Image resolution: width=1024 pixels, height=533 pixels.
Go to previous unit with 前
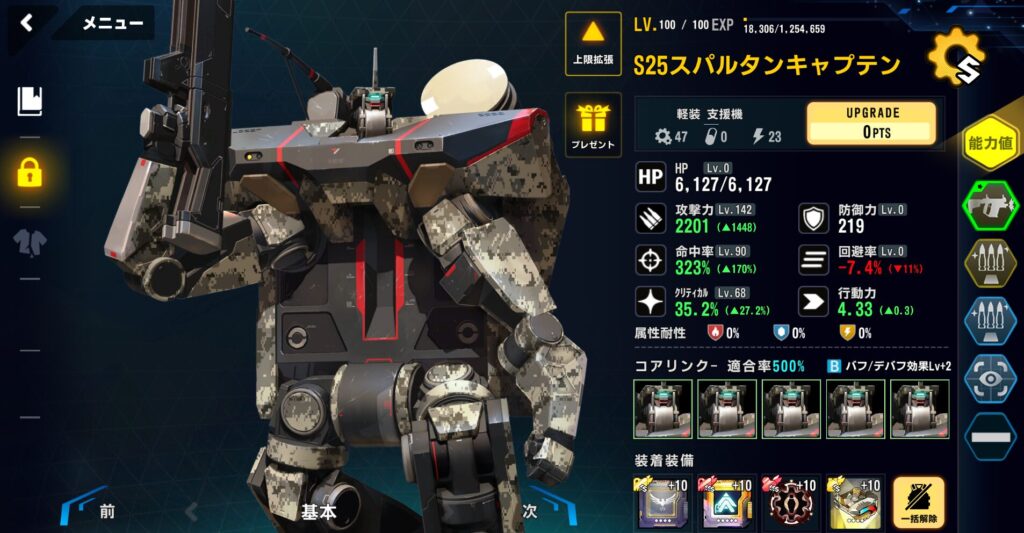[106, 512]
